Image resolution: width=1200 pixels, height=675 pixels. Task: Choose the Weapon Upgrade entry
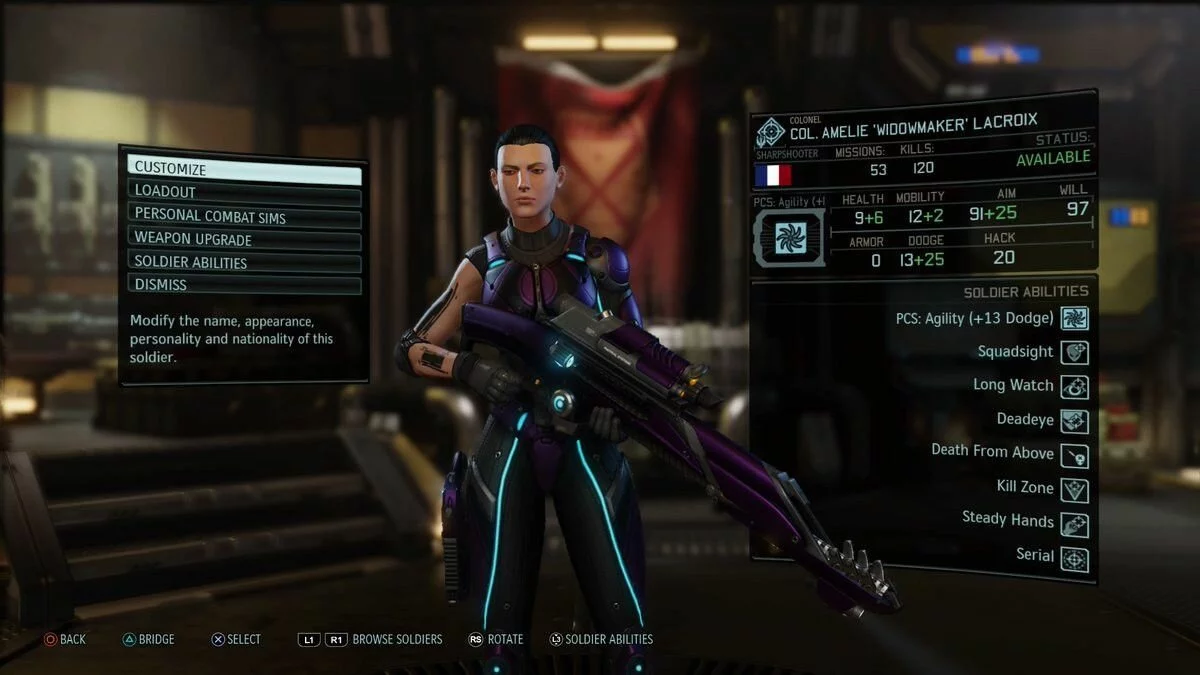[244, 239]
